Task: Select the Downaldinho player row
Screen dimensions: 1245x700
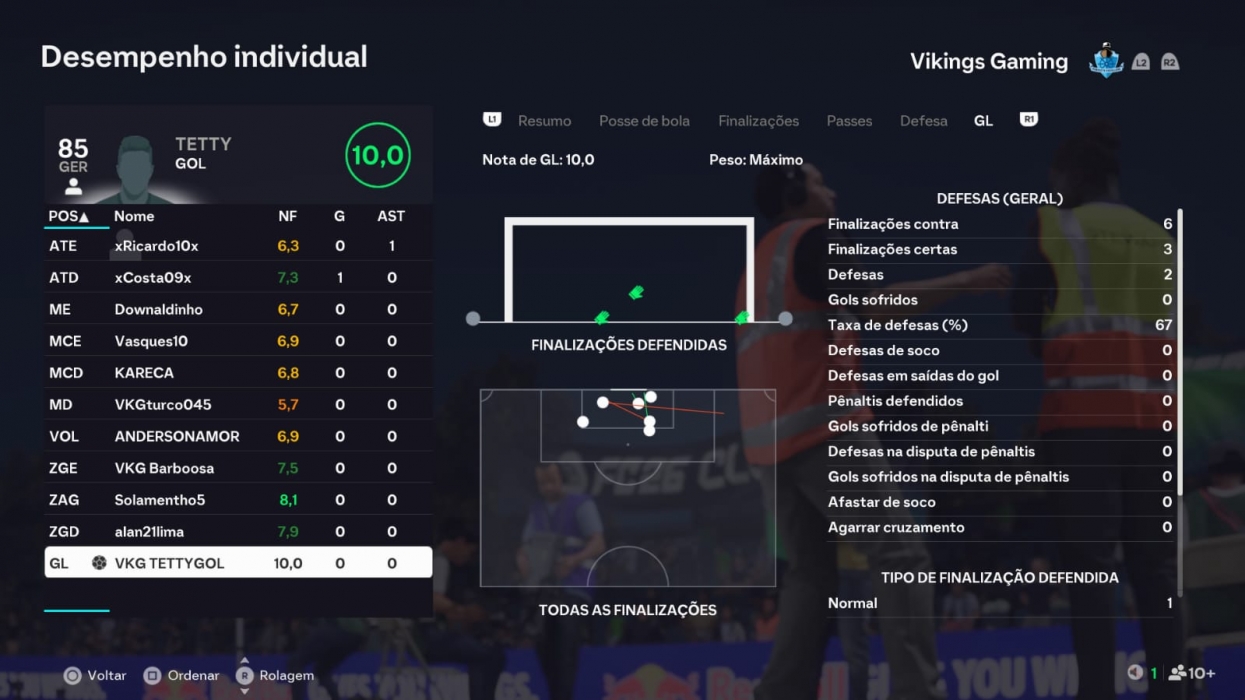Action: pyautogui.click(x=238, y=310)
